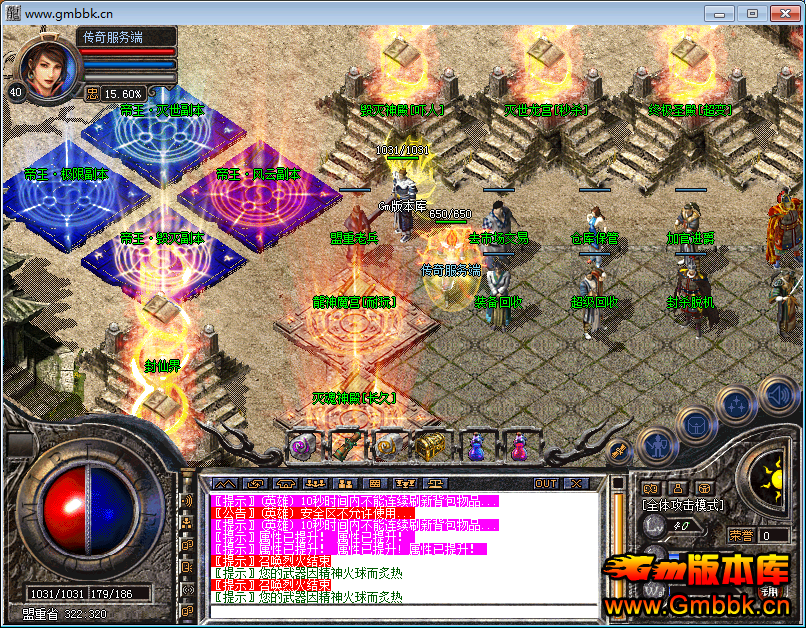The image size is (806, 628).
Task: Select the purple spiral scroll in the belt
Action: coord(302,444)
